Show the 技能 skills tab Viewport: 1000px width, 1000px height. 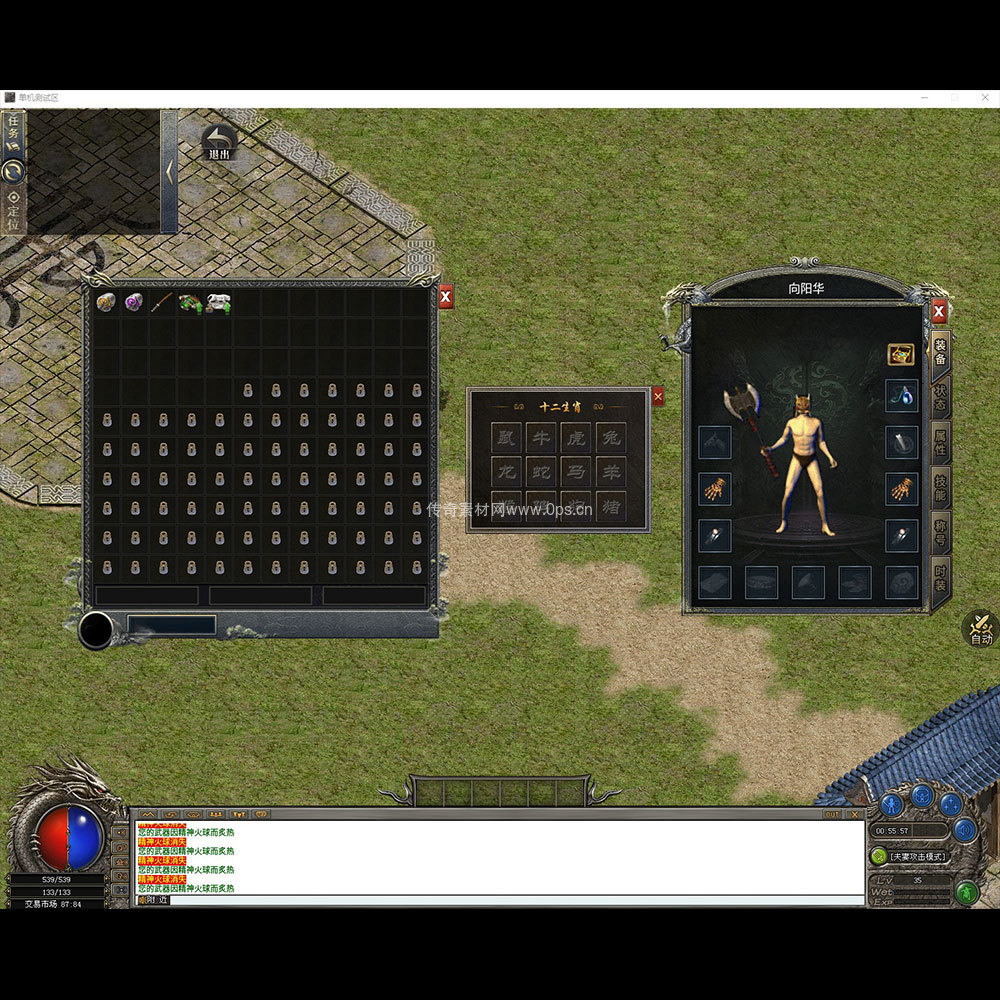[x=940, y=487]
